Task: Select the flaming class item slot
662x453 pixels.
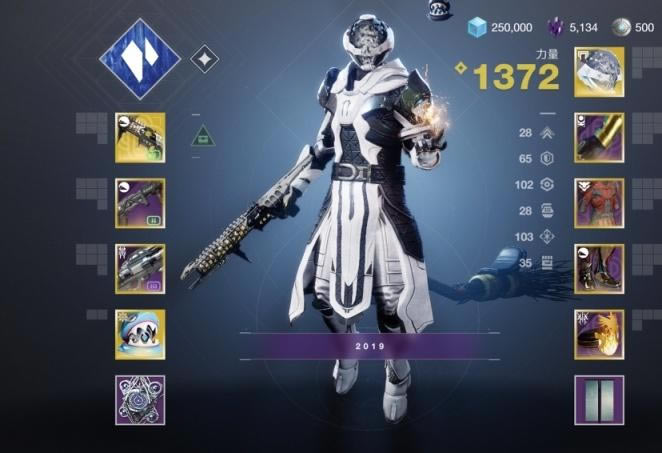Action: 599,334
